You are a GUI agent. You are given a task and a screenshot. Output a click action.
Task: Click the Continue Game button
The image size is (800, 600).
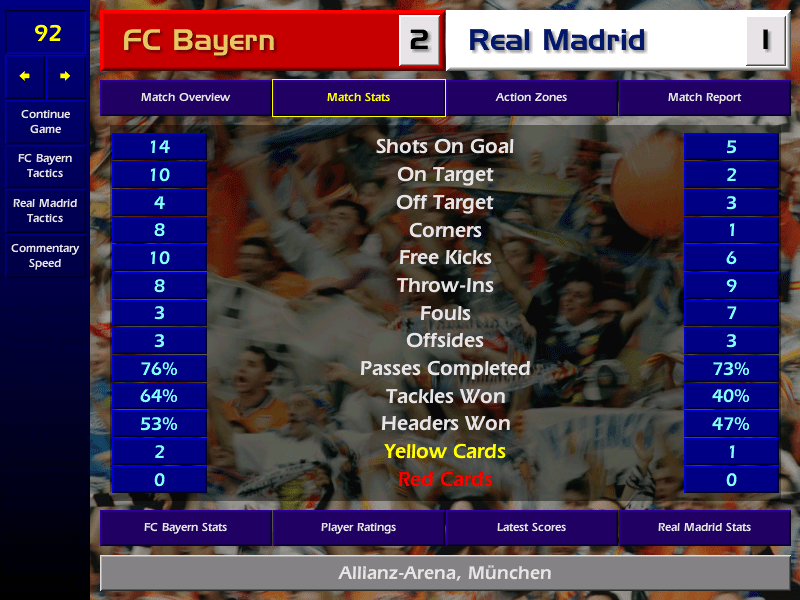point(45,122)
